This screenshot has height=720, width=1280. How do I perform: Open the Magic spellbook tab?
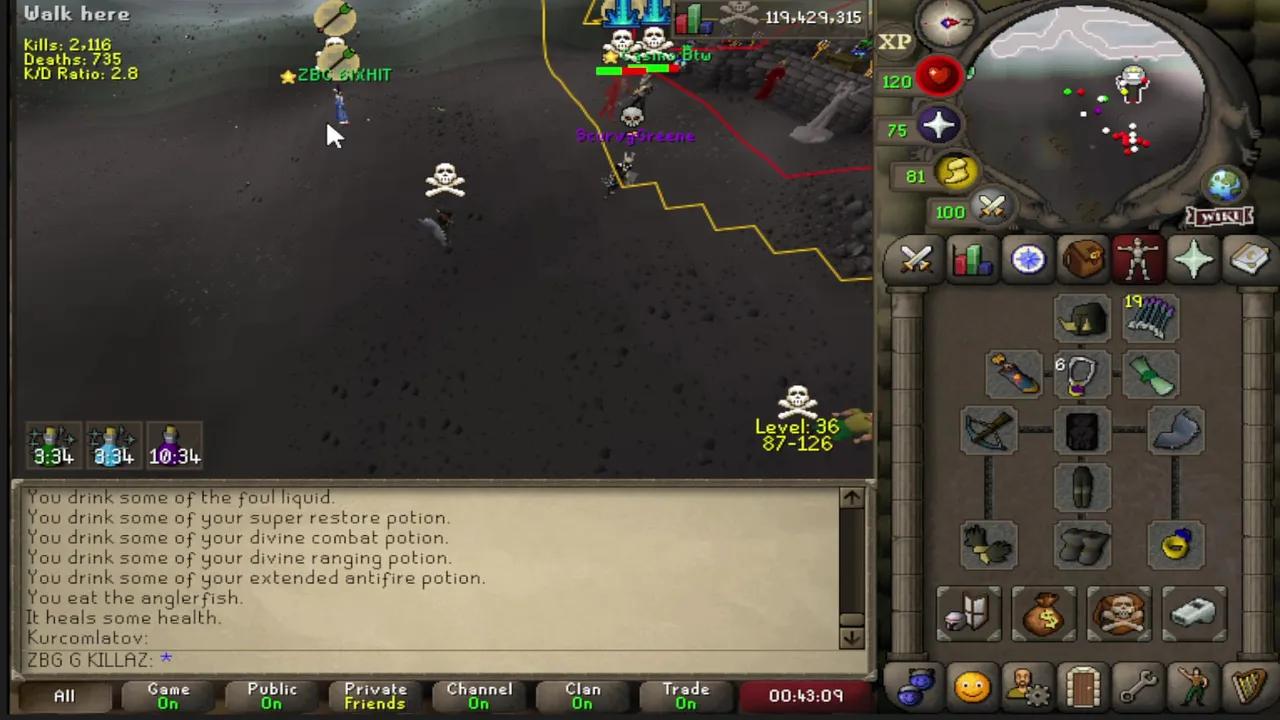click(1248, 260)
